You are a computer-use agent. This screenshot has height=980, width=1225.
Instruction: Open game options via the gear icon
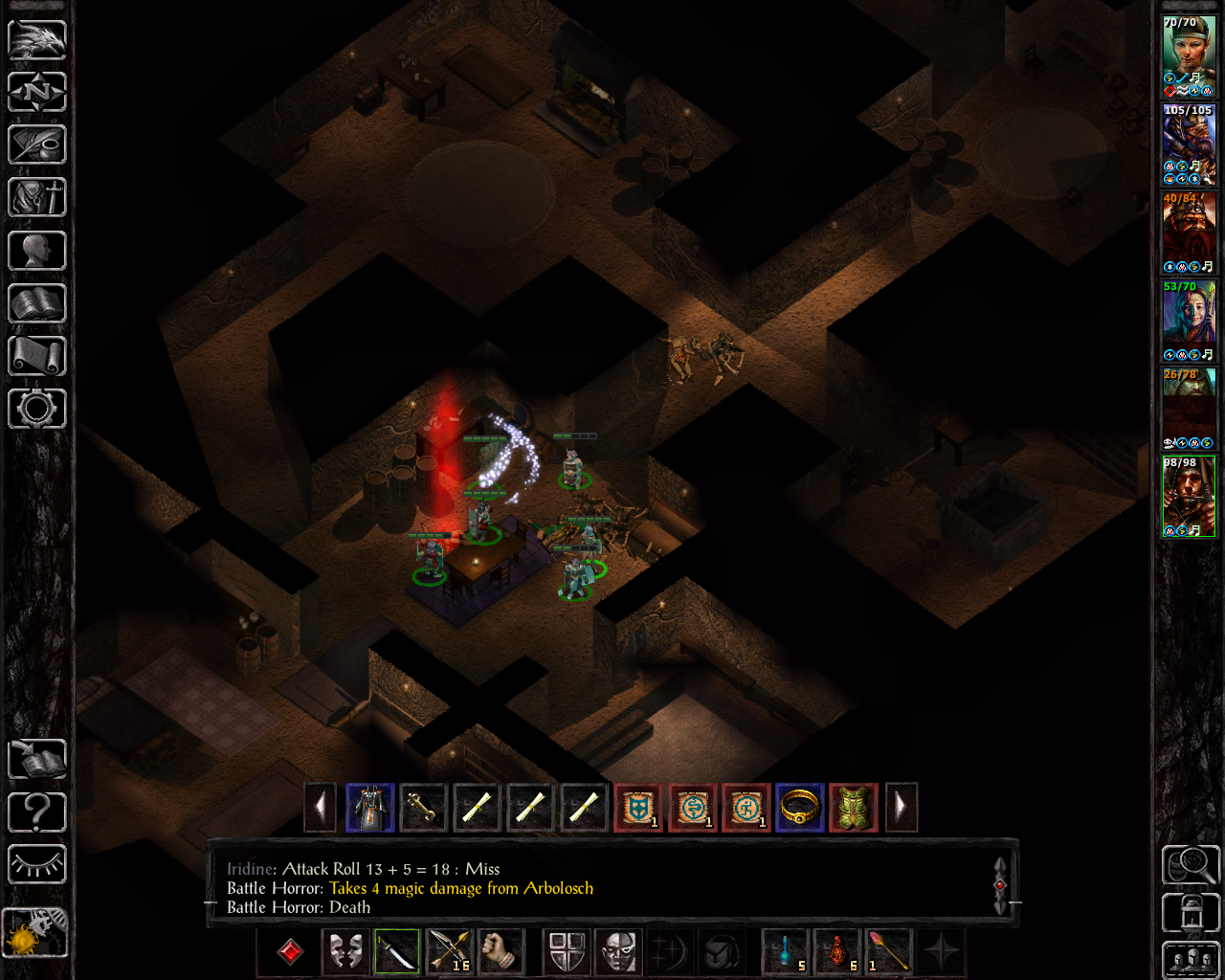click(x=37, y=409)
